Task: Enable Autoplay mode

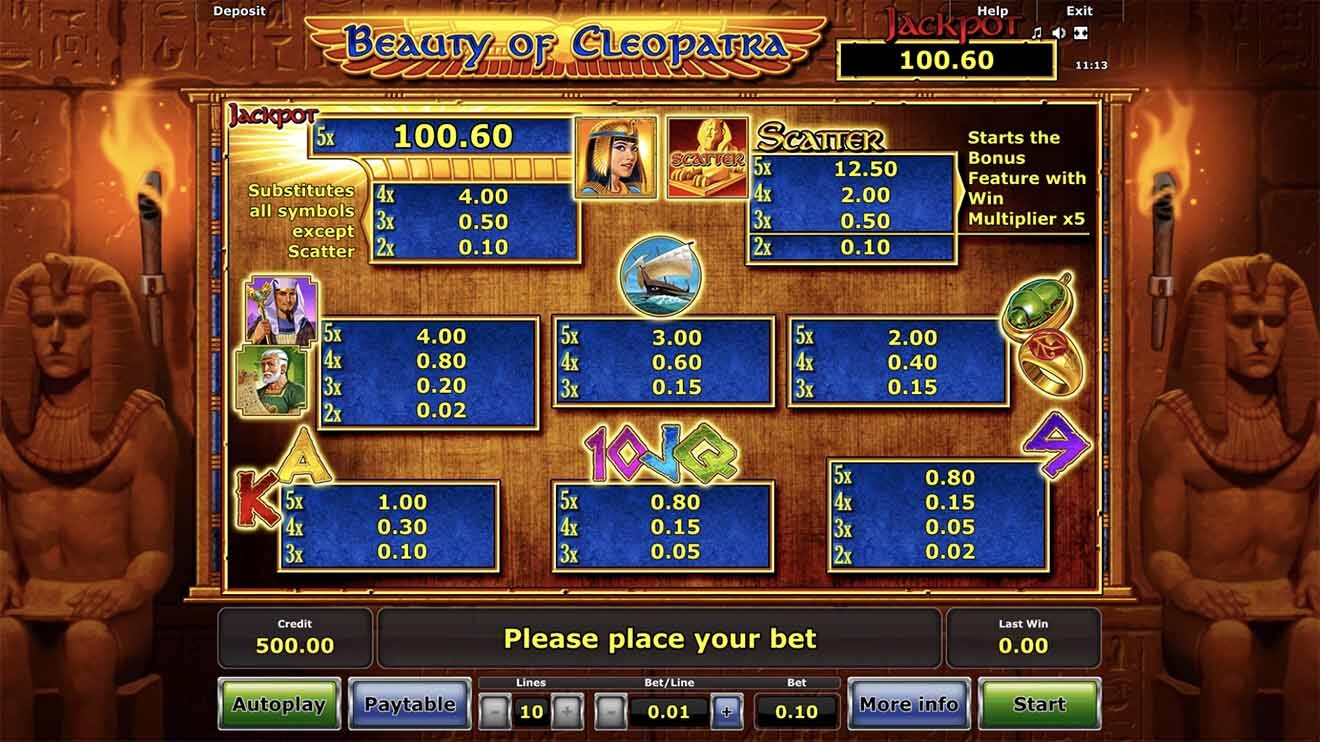Action: point(279,704)
